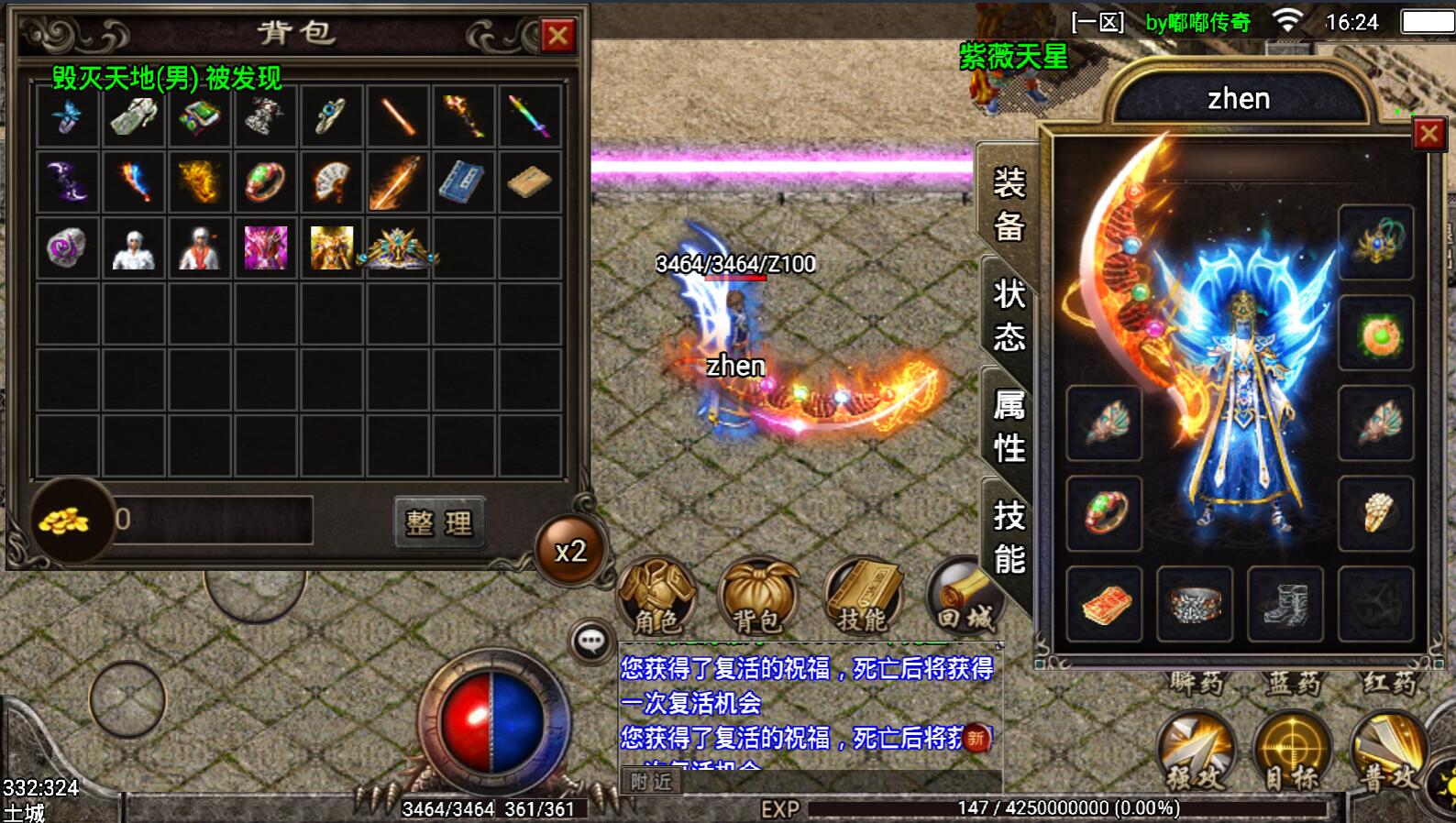Select the folding fan item in backpack

[x=332, y=182]
